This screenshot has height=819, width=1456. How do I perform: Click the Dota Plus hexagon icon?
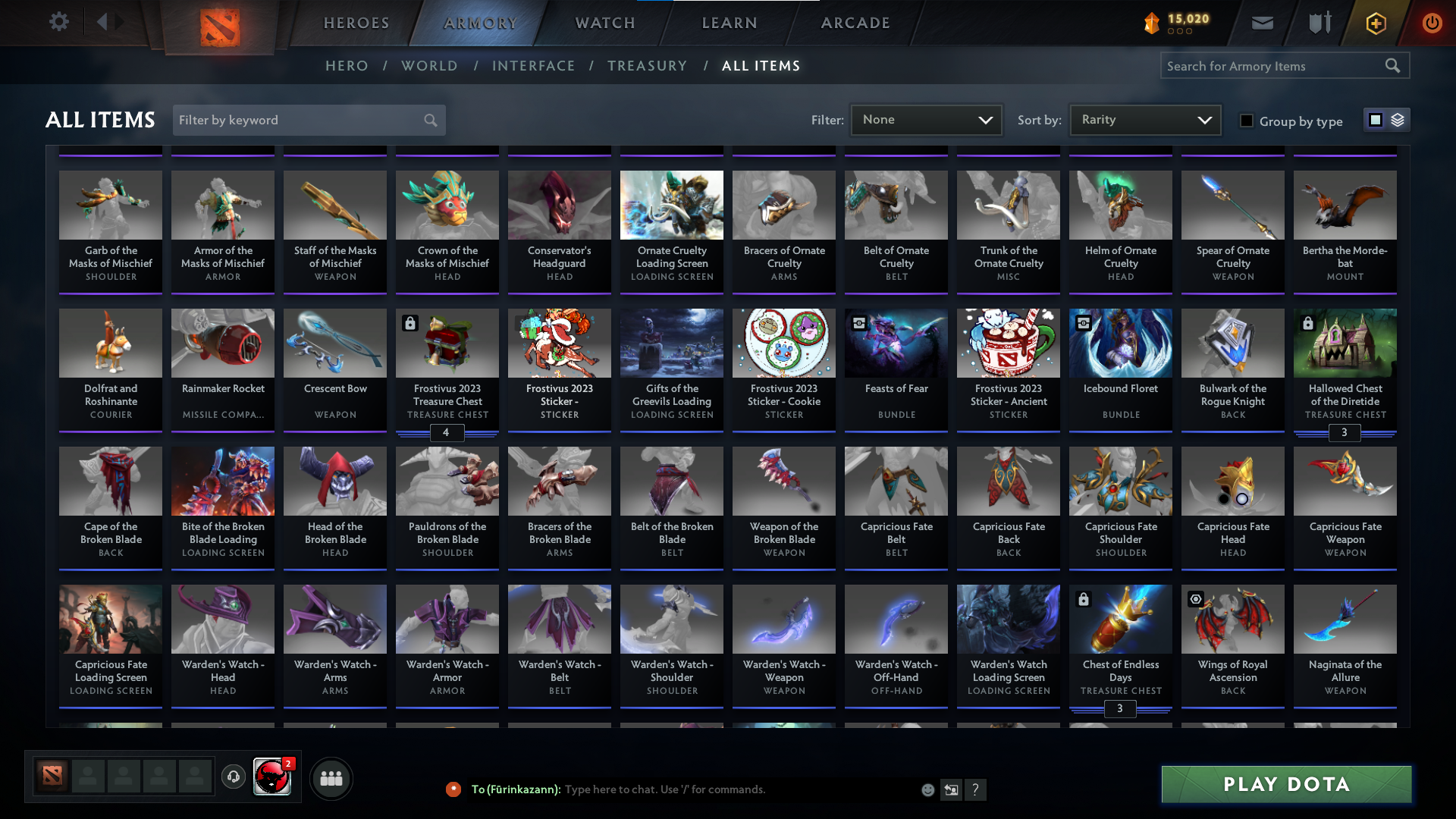click(1375, 23)
